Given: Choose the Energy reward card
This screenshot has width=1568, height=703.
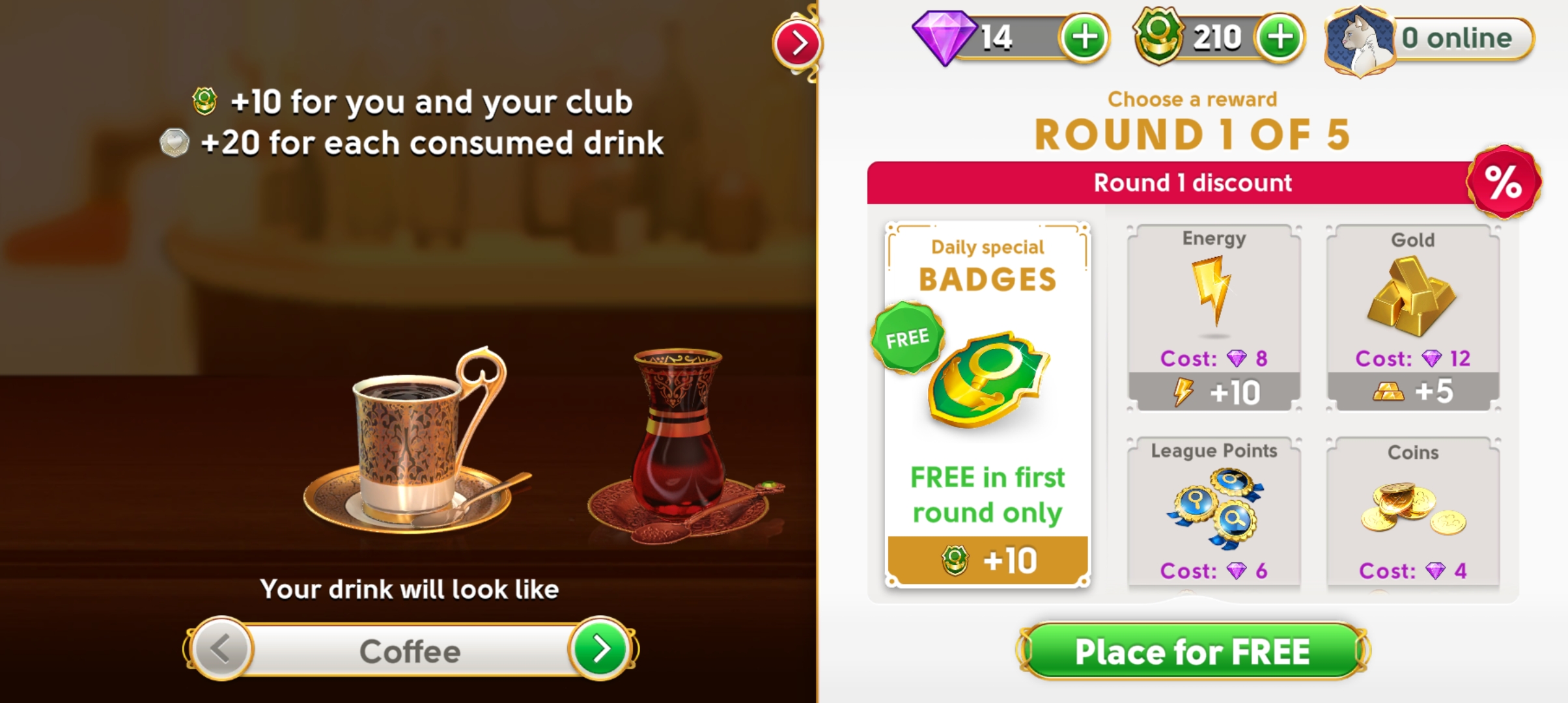Looking at the screenshot, I should (x=1214, y=318).
